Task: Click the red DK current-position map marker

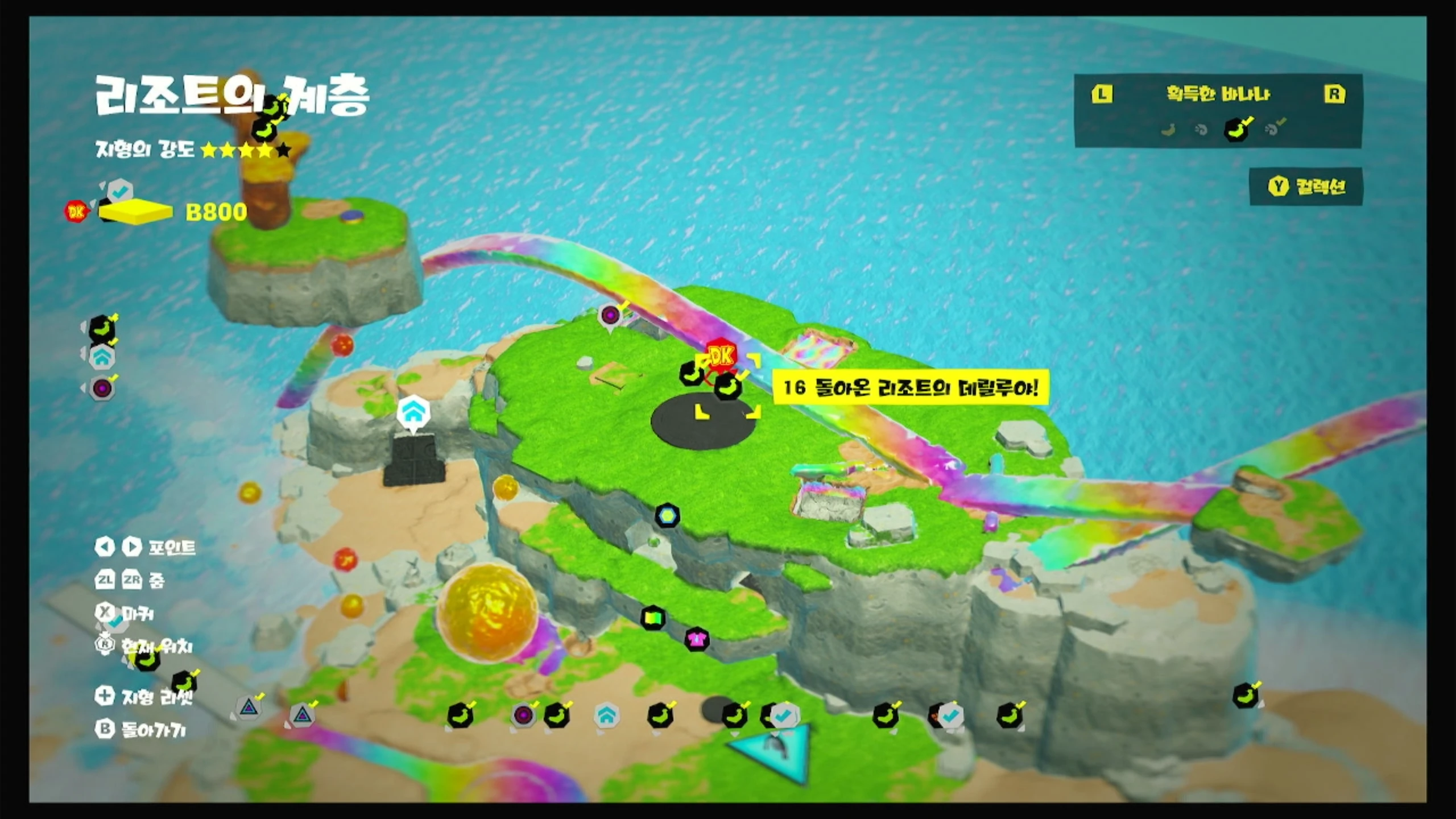Action: click(721, 356)
